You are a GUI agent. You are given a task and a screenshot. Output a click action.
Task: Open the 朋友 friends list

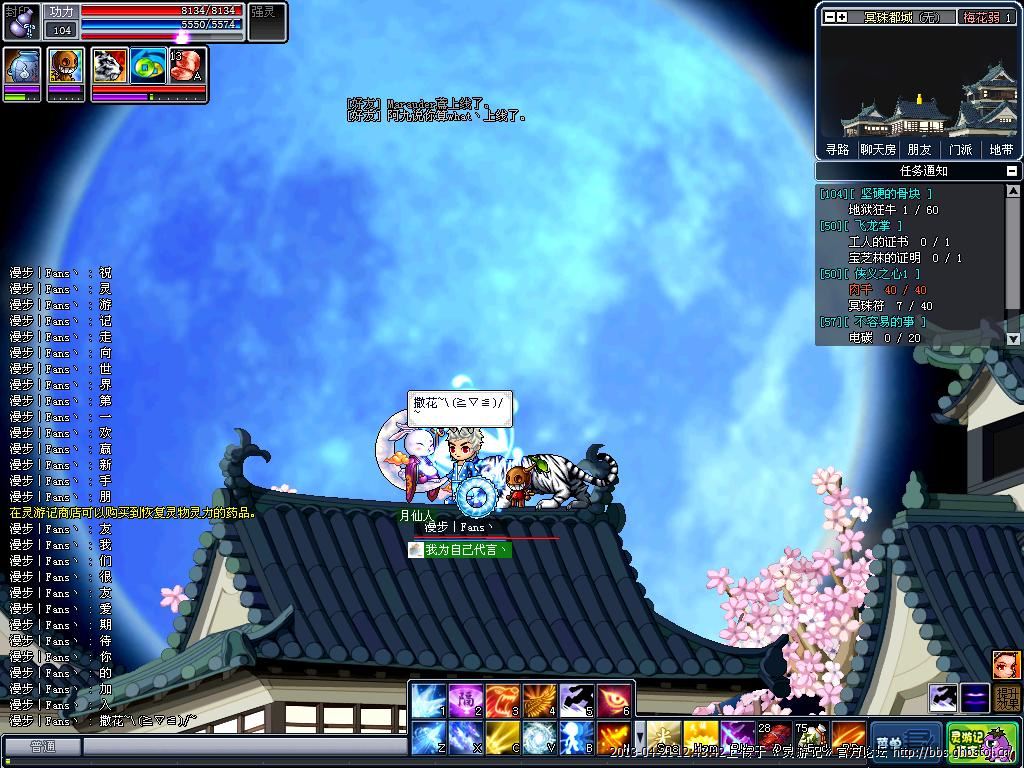click(x=919, y=150)
